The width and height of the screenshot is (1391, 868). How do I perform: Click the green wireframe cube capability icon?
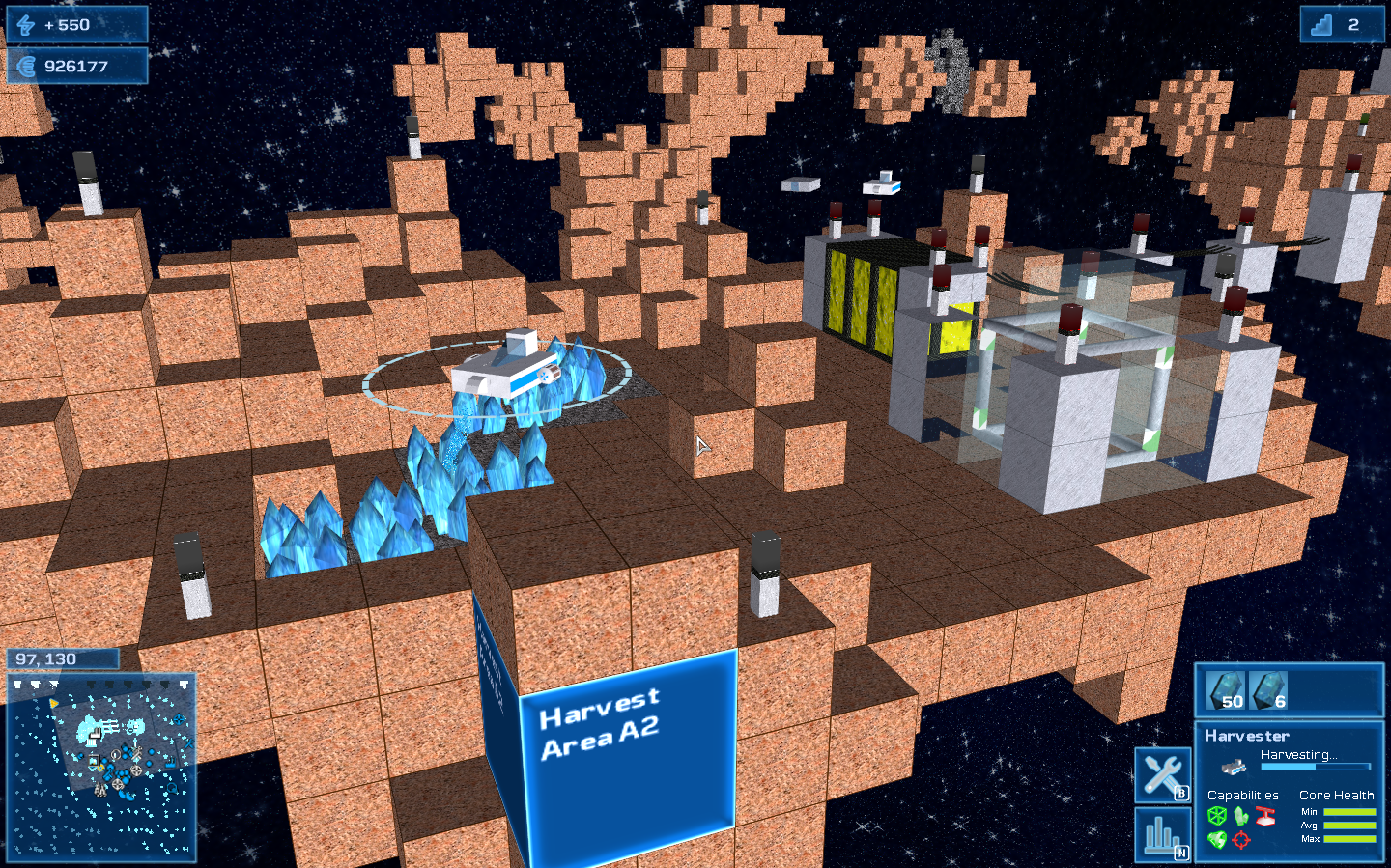[1217, 816]
